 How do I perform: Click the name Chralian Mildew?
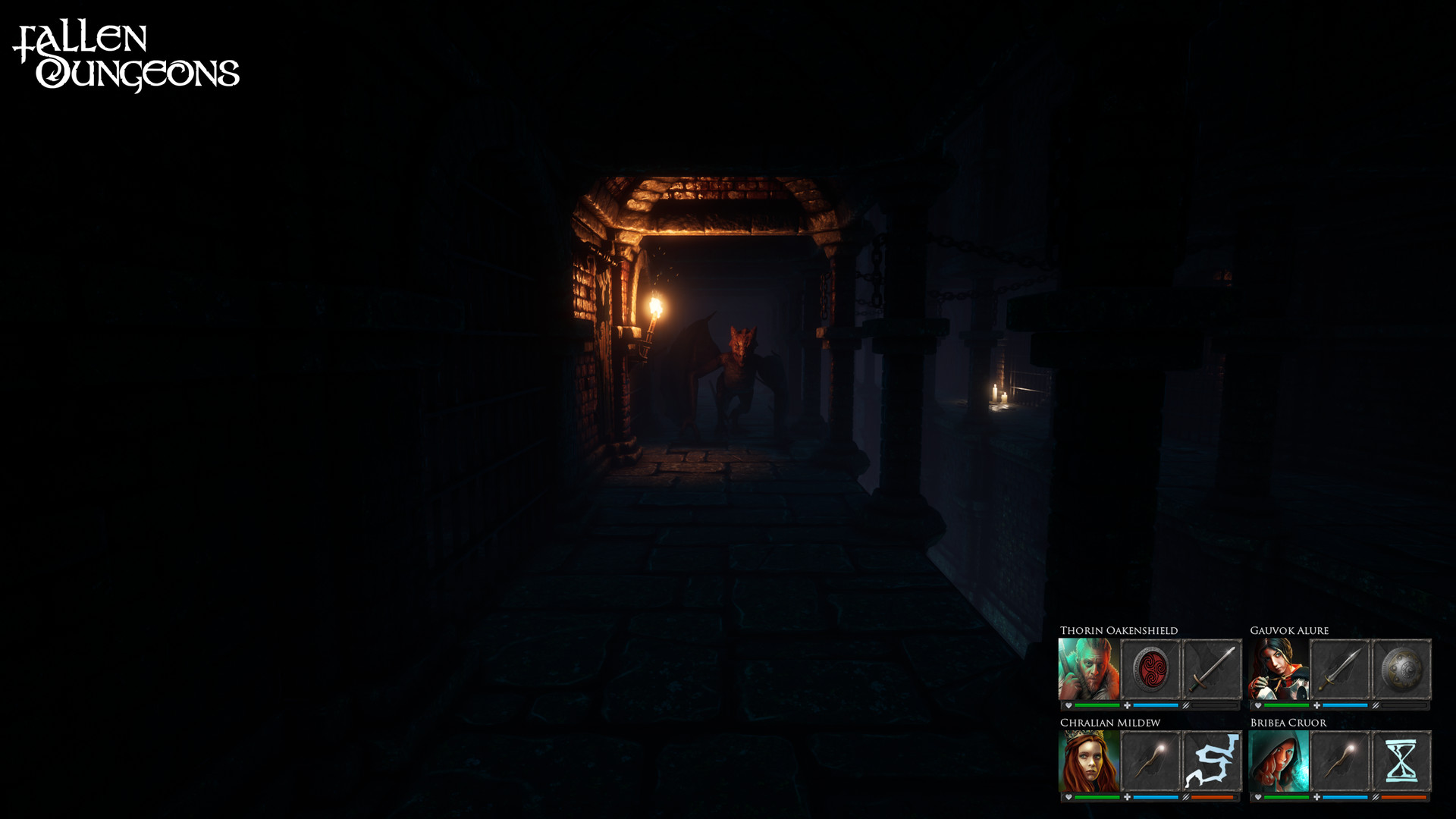point(1111,722)
